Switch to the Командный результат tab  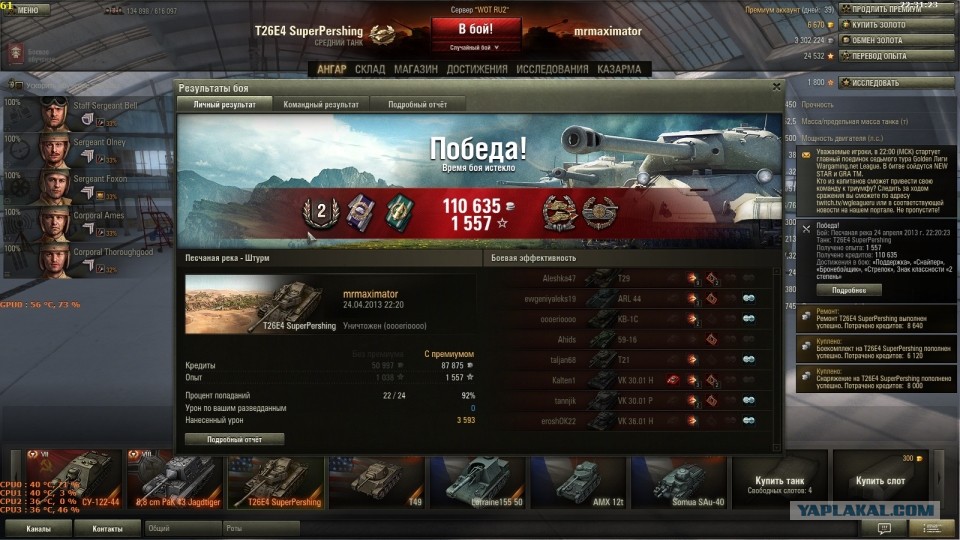click(321, 104)
